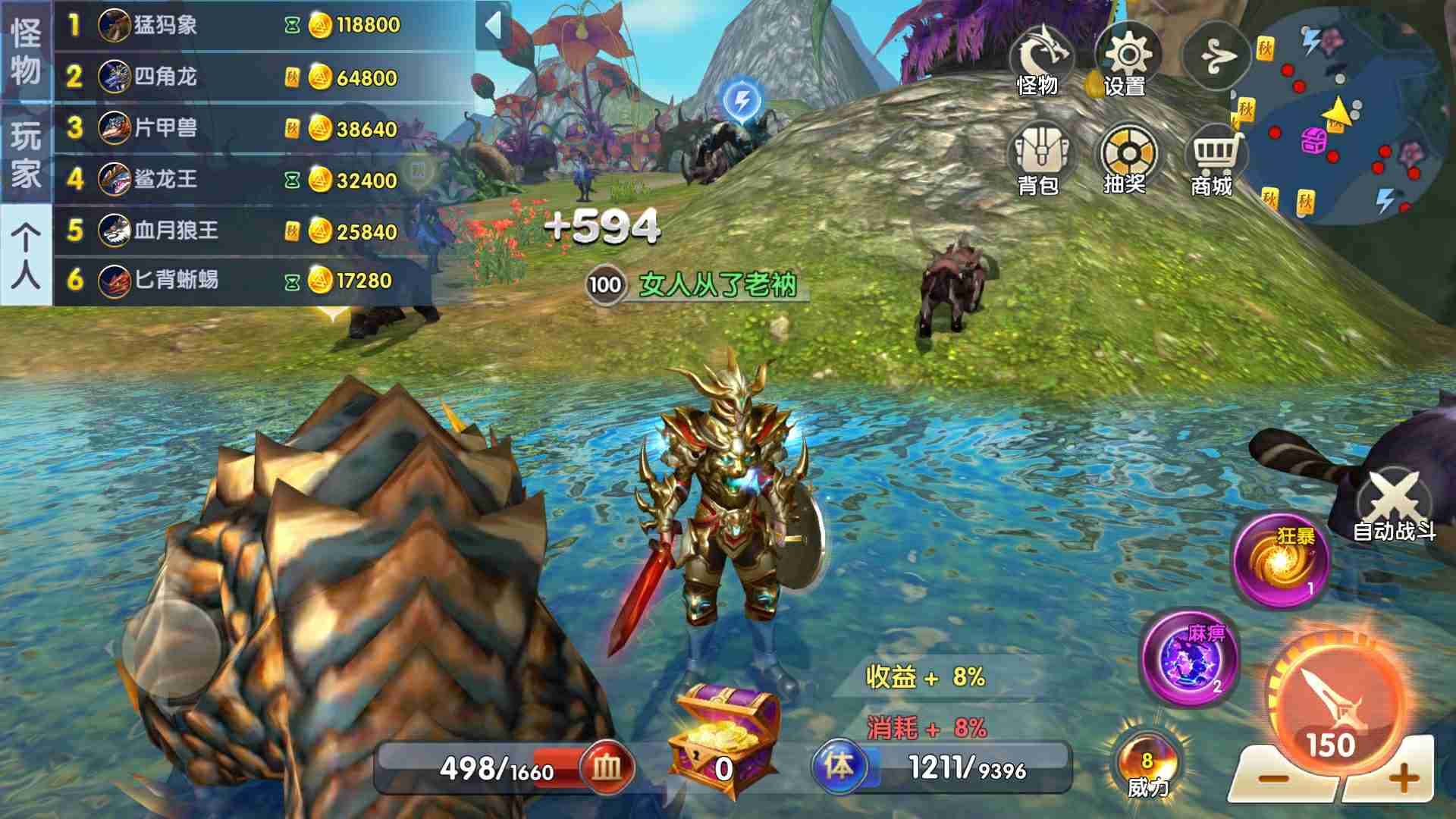Increase attack power with plus button
The height and width of the screenshot is (819, 1456).
pos(1403,778)
